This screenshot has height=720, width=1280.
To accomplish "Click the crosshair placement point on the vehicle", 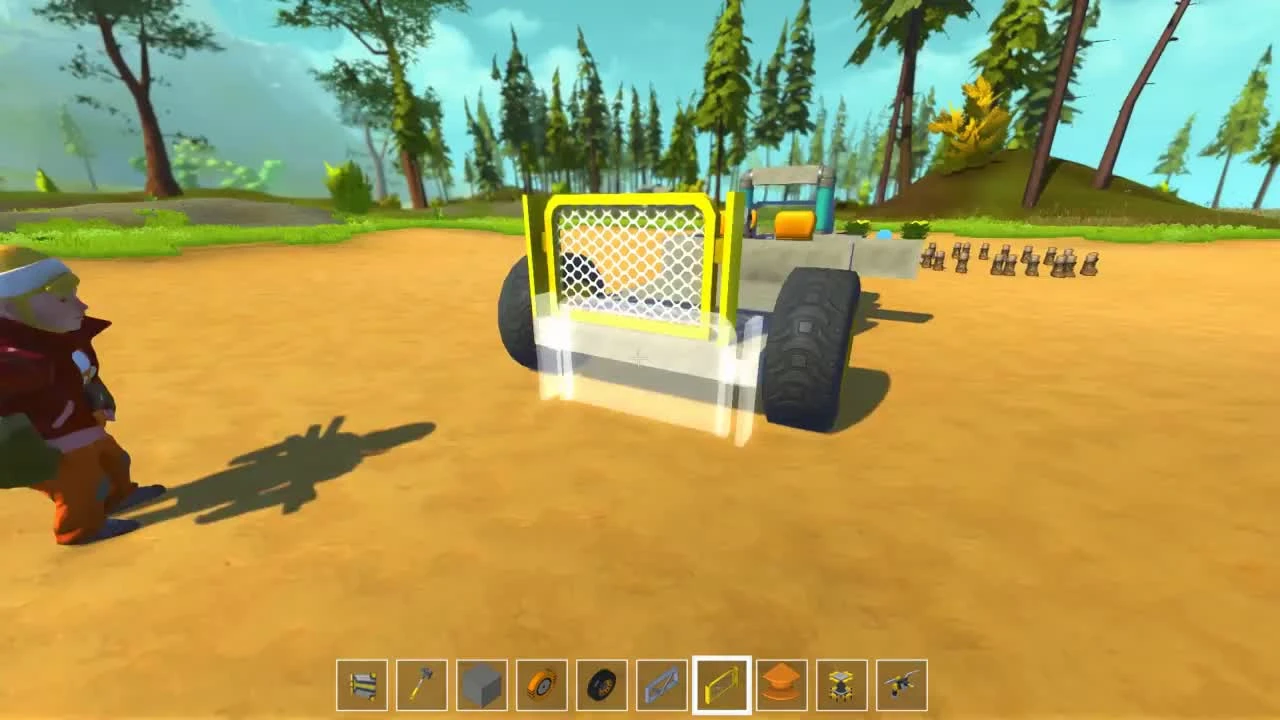I will pos(637,357).
